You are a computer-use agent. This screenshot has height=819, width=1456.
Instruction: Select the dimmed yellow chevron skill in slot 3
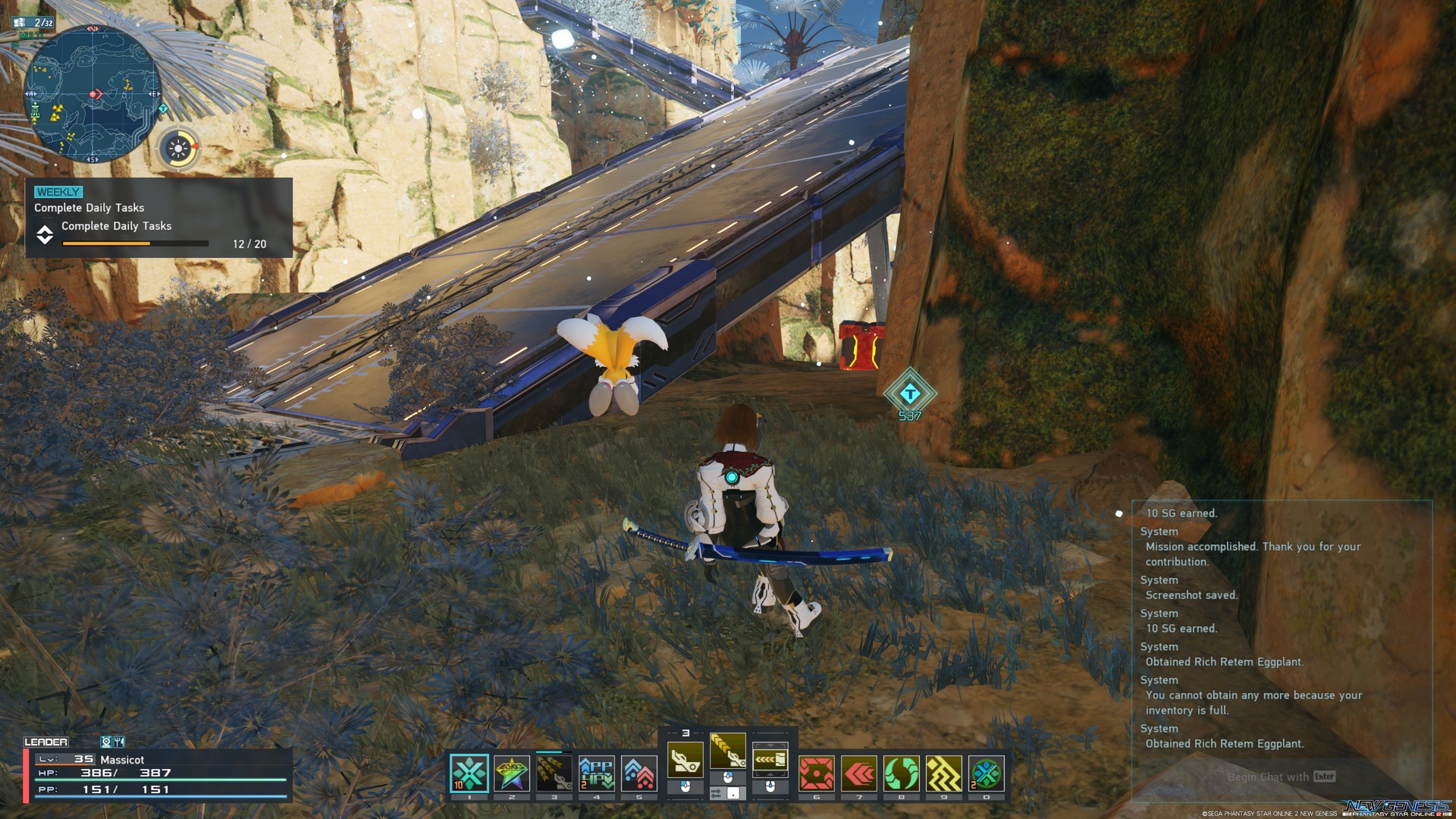coord(554,774)
